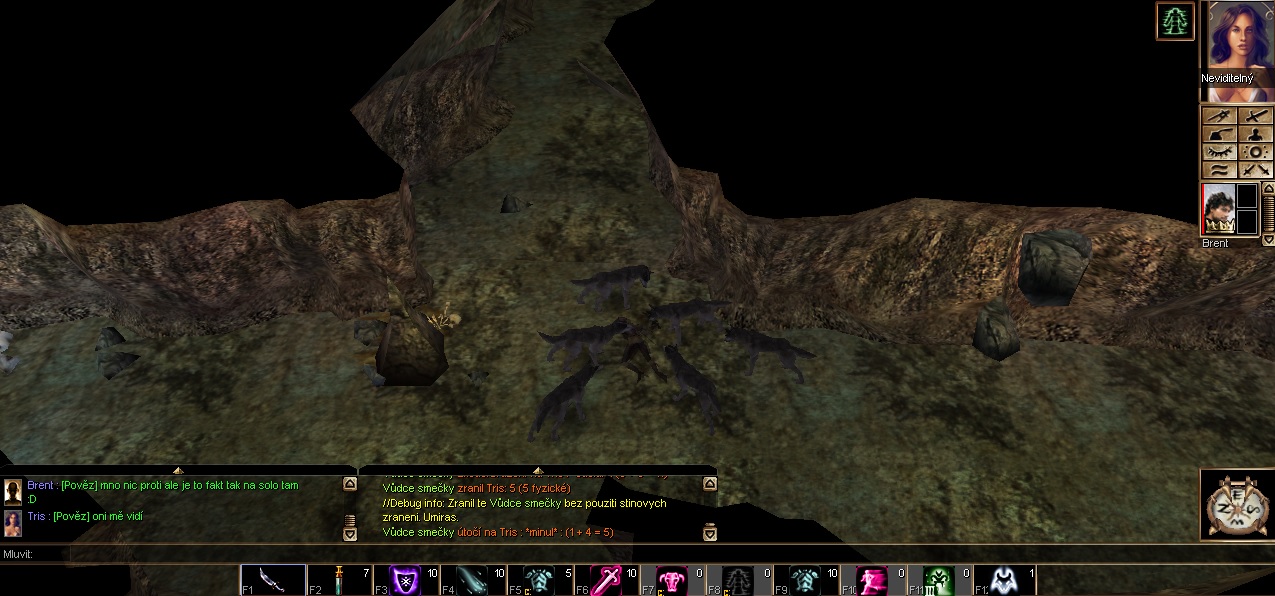Viewport: 1275px width, 596px height.
Task: Click the green figure status effect icon
Action: (1175, 21)
